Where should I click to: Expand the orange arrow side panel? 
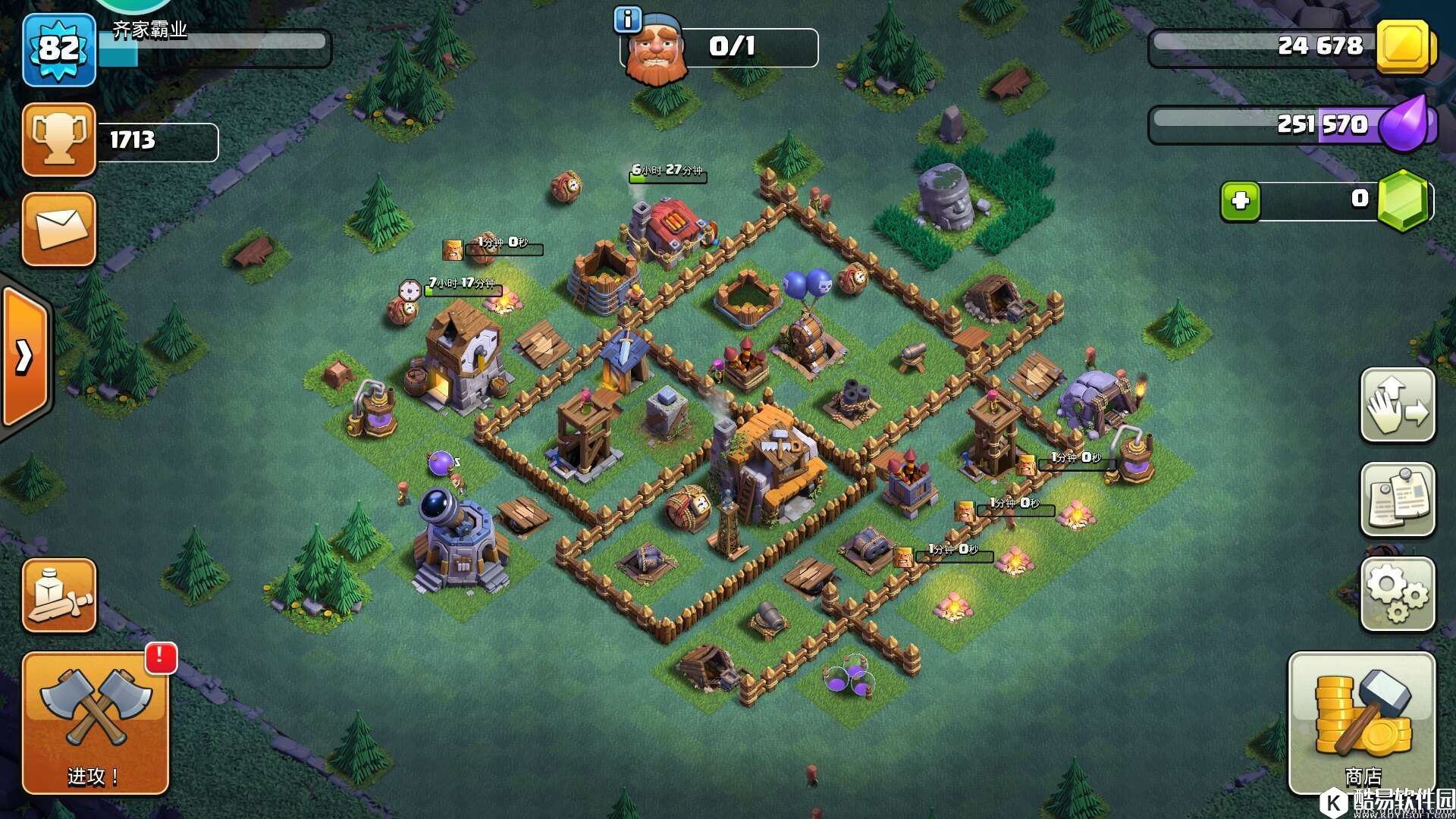25,356
